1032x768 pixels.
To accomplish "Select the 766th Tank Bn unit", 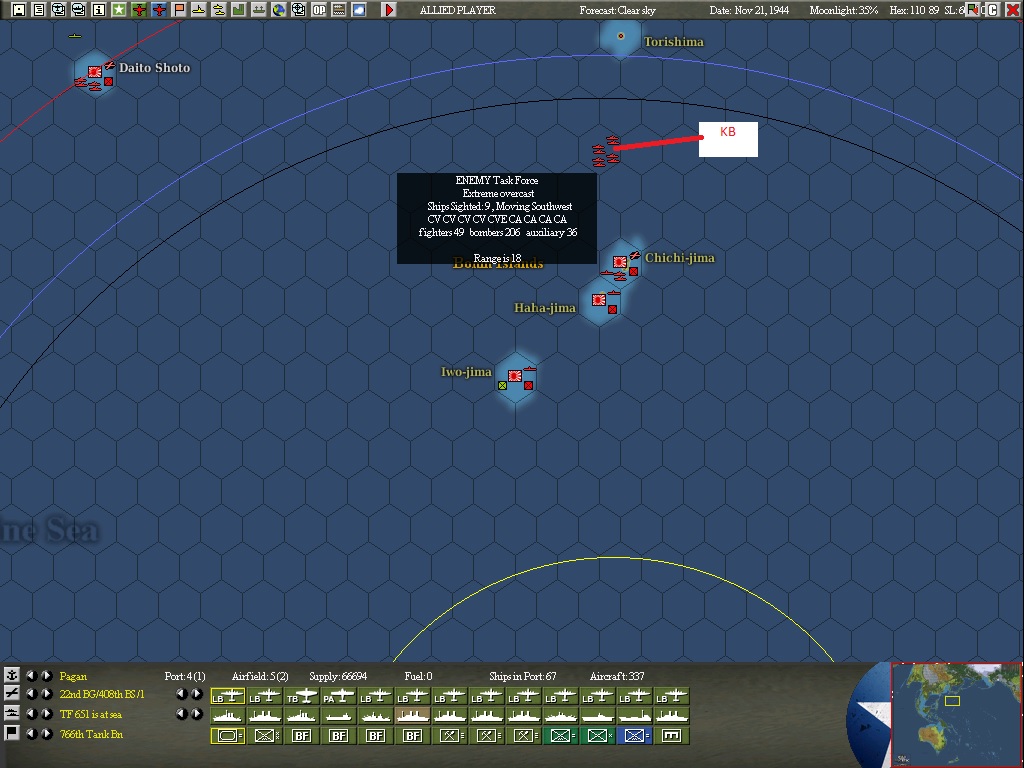I will (90, 734).
